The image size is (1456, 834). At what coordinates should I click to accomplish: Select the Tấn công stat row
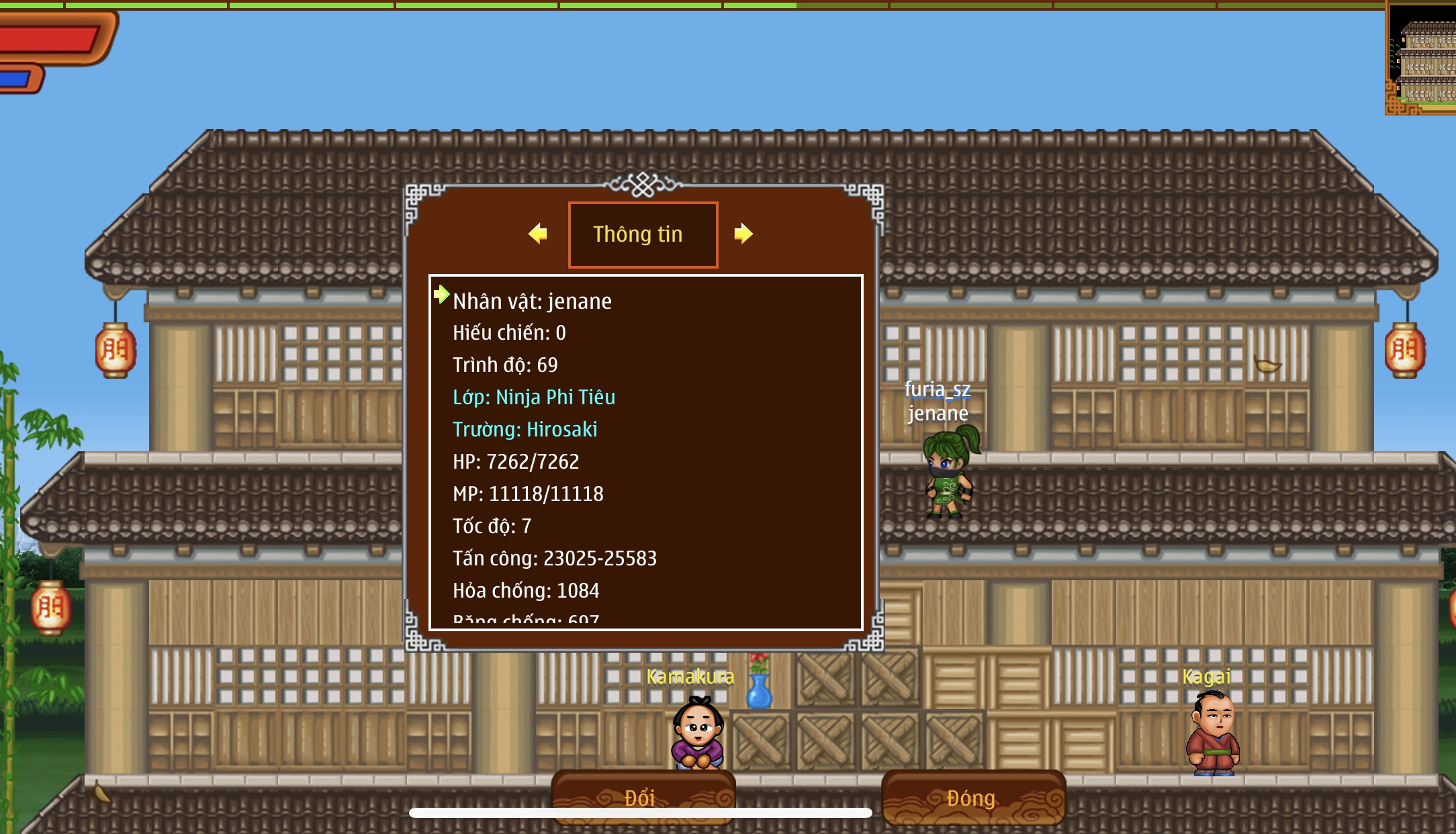coord(555,558)
